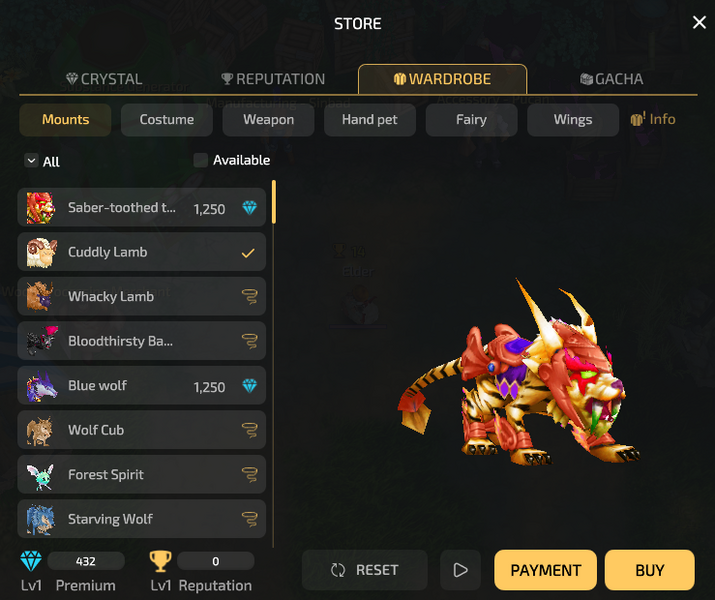
Task: Choose the Weapon category
Action: click(269, 120)
